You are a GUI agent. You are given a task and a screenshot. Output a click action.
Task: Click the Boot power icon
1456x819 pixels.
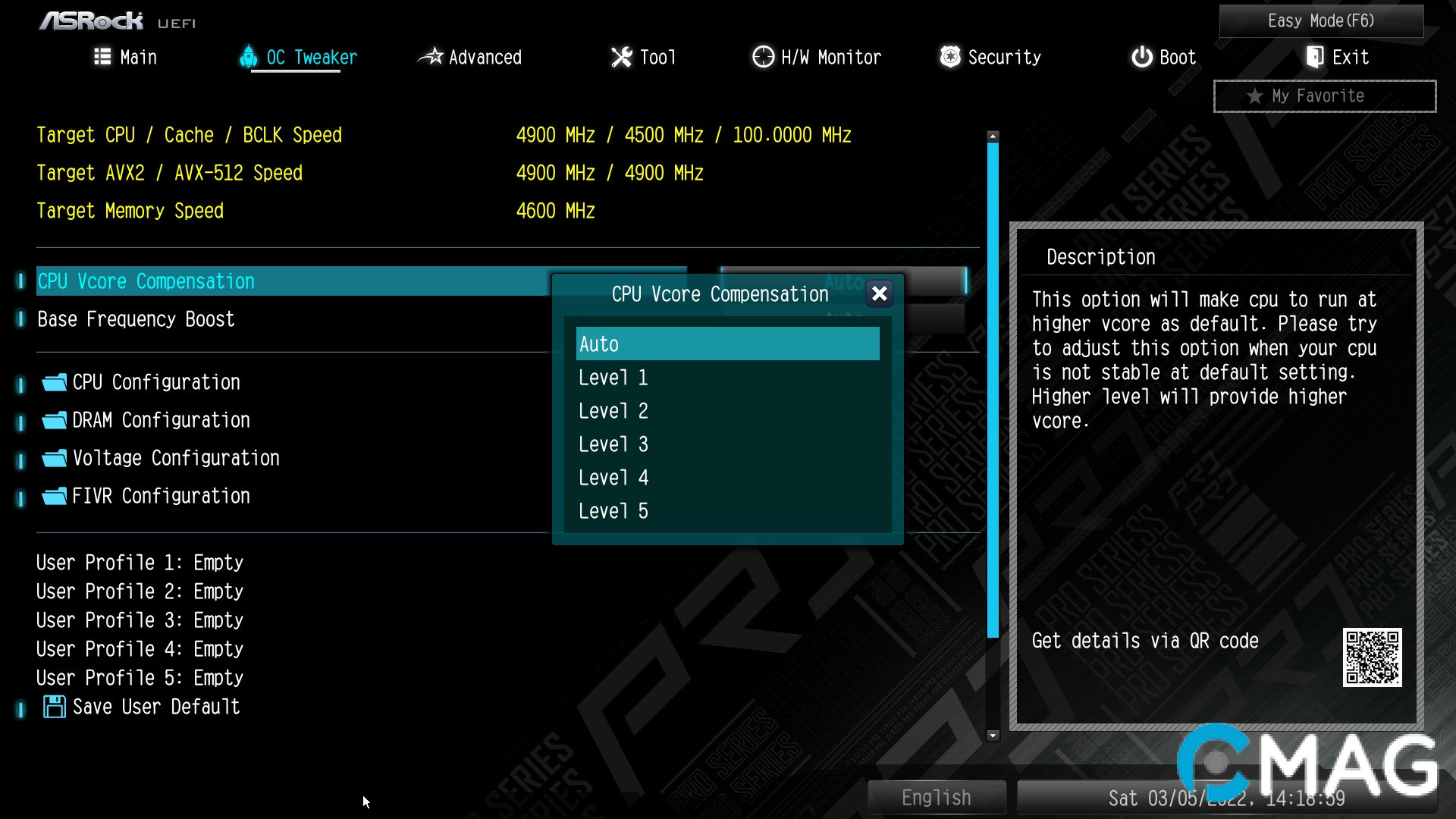[1142, 57]
